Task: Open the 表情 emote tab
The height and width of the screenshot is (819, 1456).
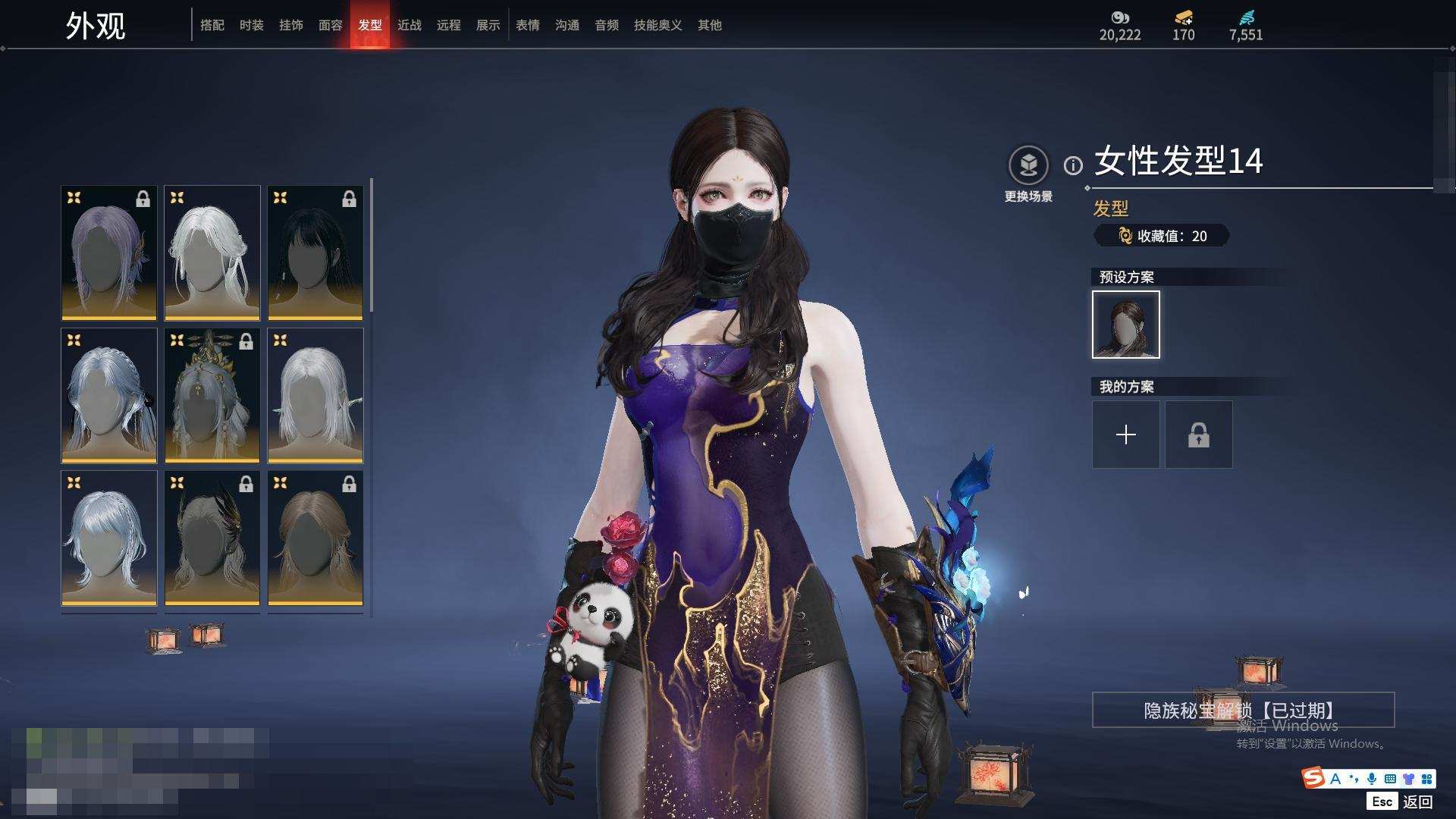Action: 528,25
